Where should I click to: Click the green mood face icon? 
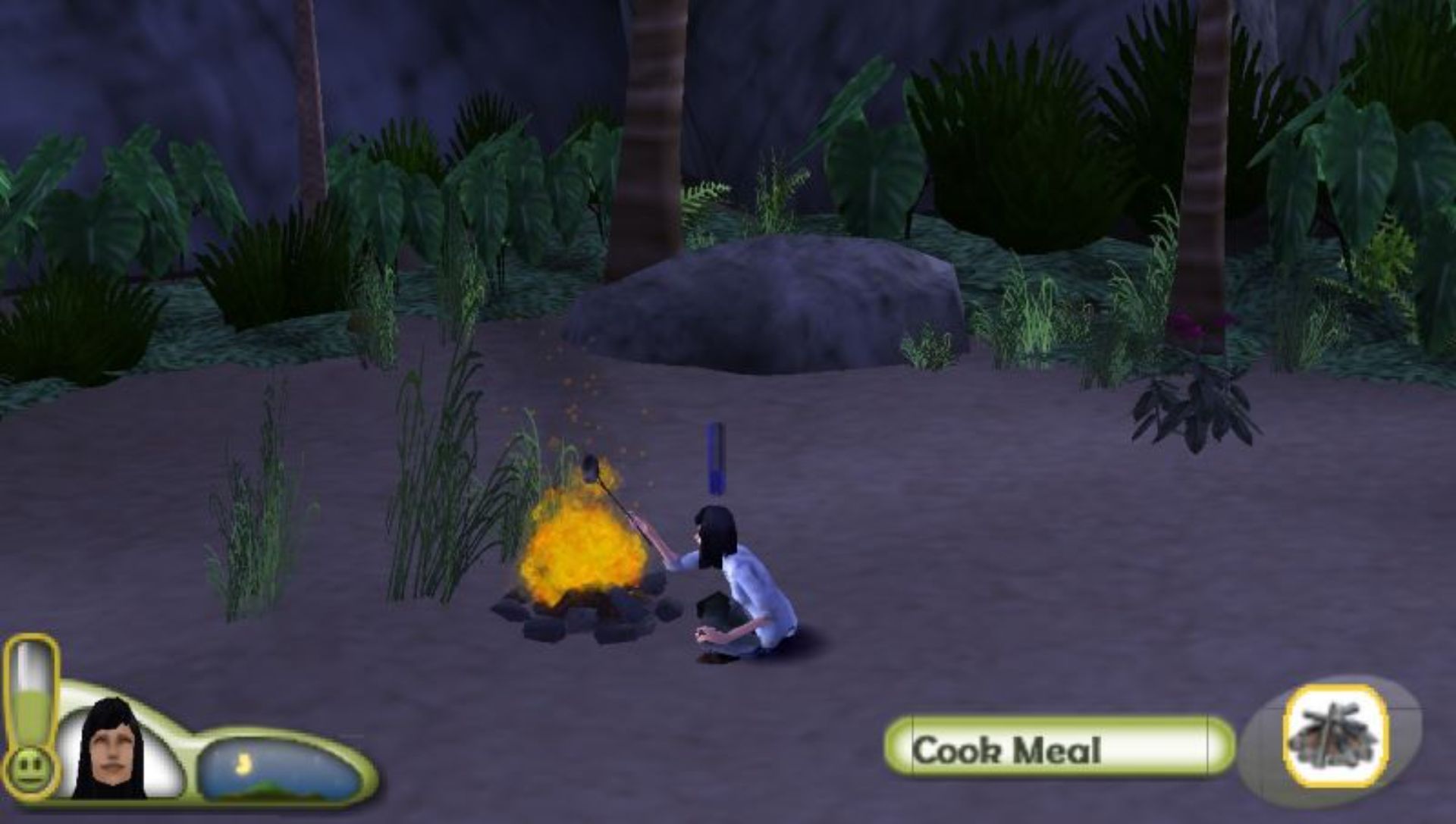tap(29, 769)
